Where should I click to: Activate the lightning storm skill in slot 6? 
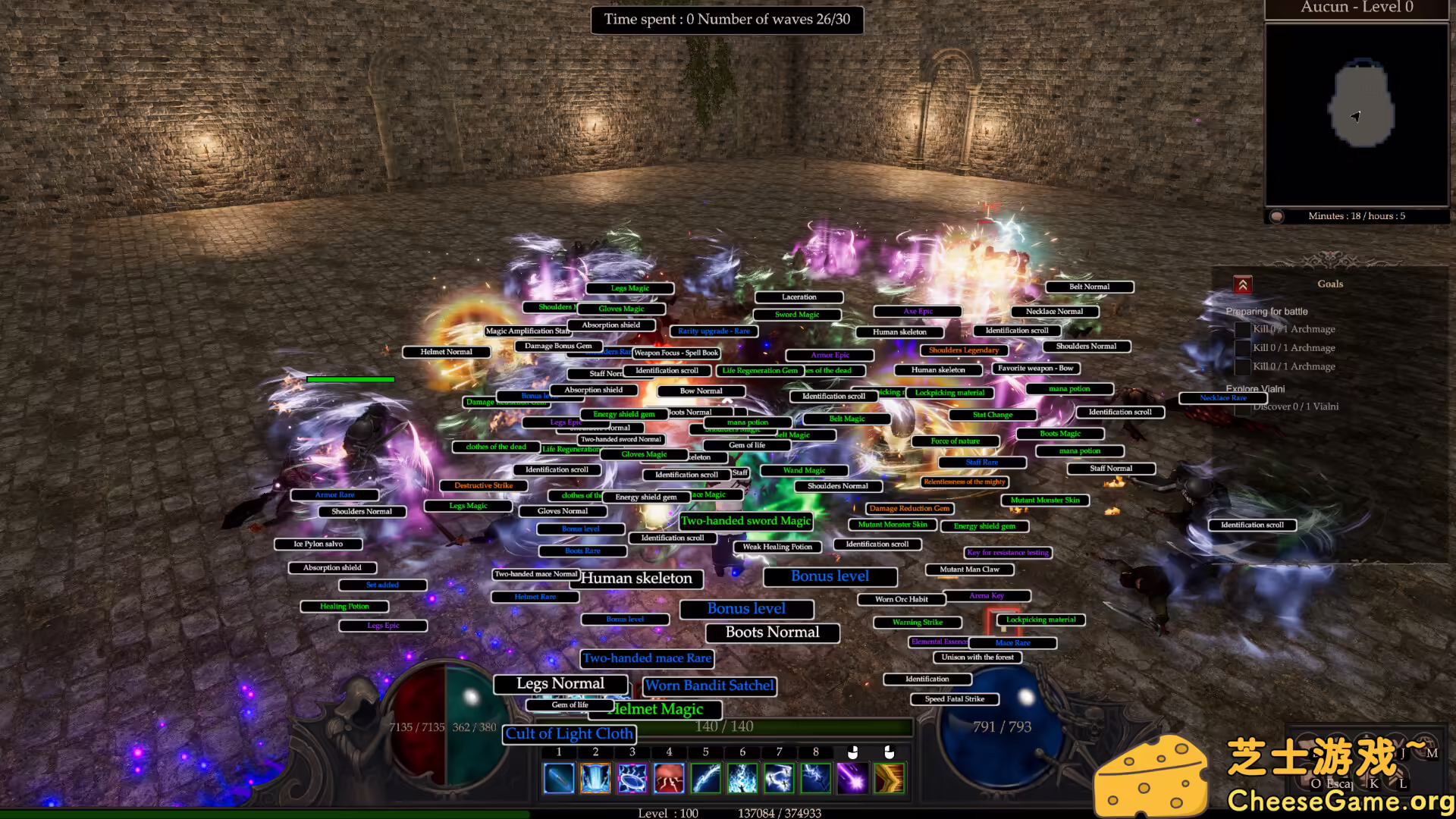coord(742,778)
